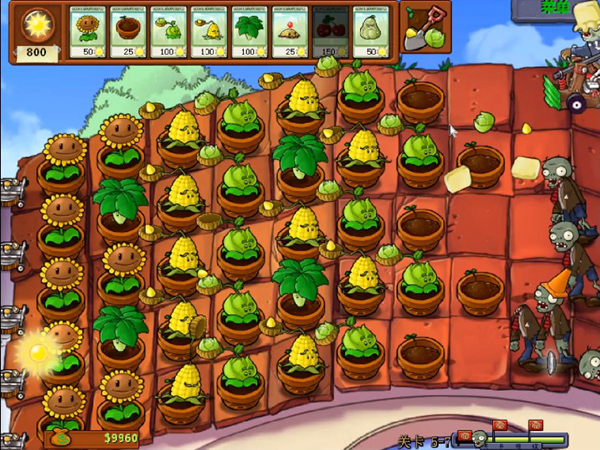Open the menu button in the corner

(x=555, y=9)
